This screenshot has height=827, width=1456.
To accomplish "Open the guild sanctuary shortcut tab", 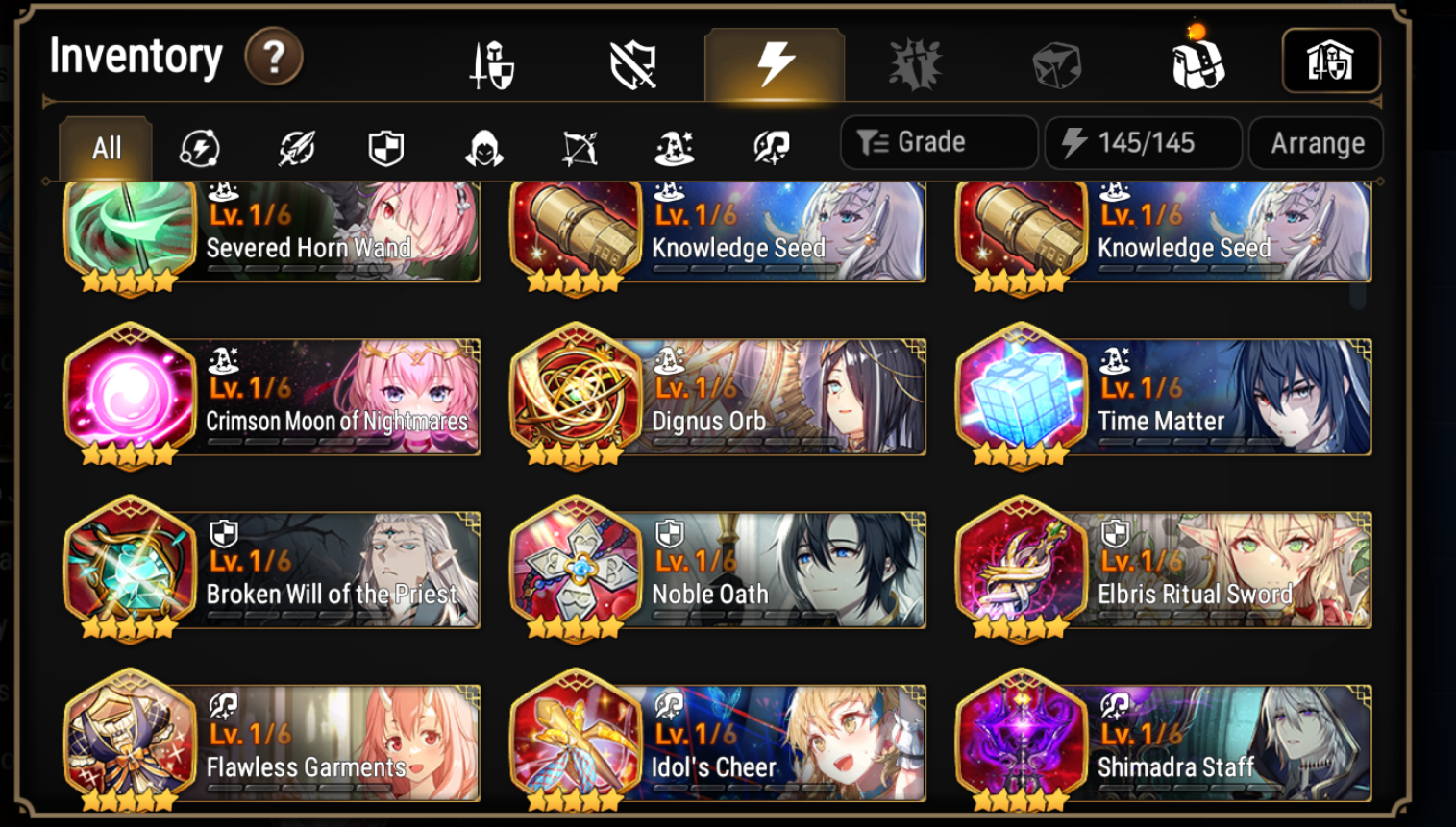I will pos(1332,60).
